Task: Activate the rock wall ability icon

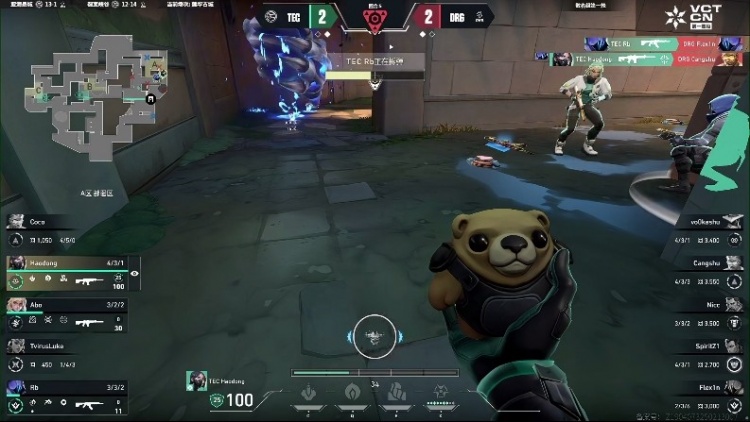Action: [395, 392]
